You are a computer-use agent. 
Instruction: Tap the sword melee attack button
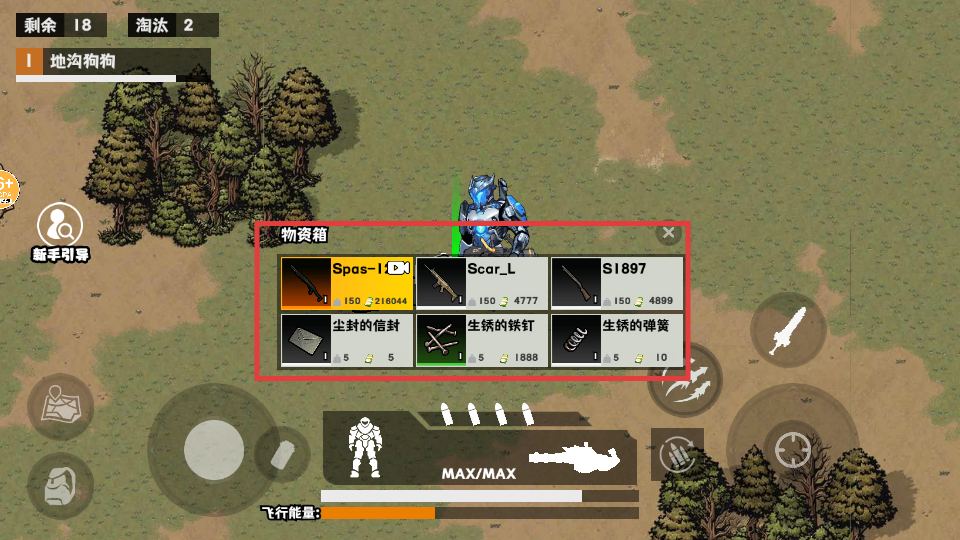788,329
